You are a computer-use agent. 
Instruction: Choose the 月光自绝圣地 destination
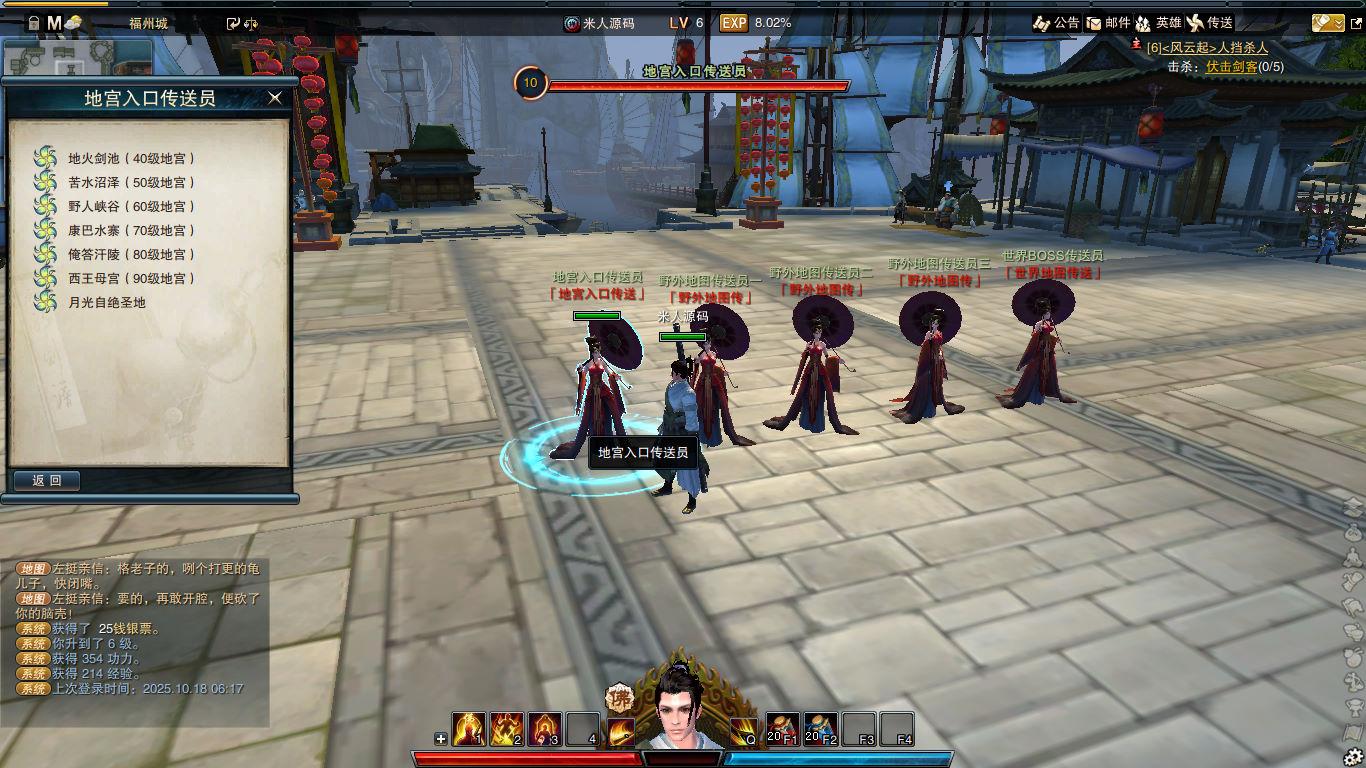pyautogui.click(x=106, y=302)
